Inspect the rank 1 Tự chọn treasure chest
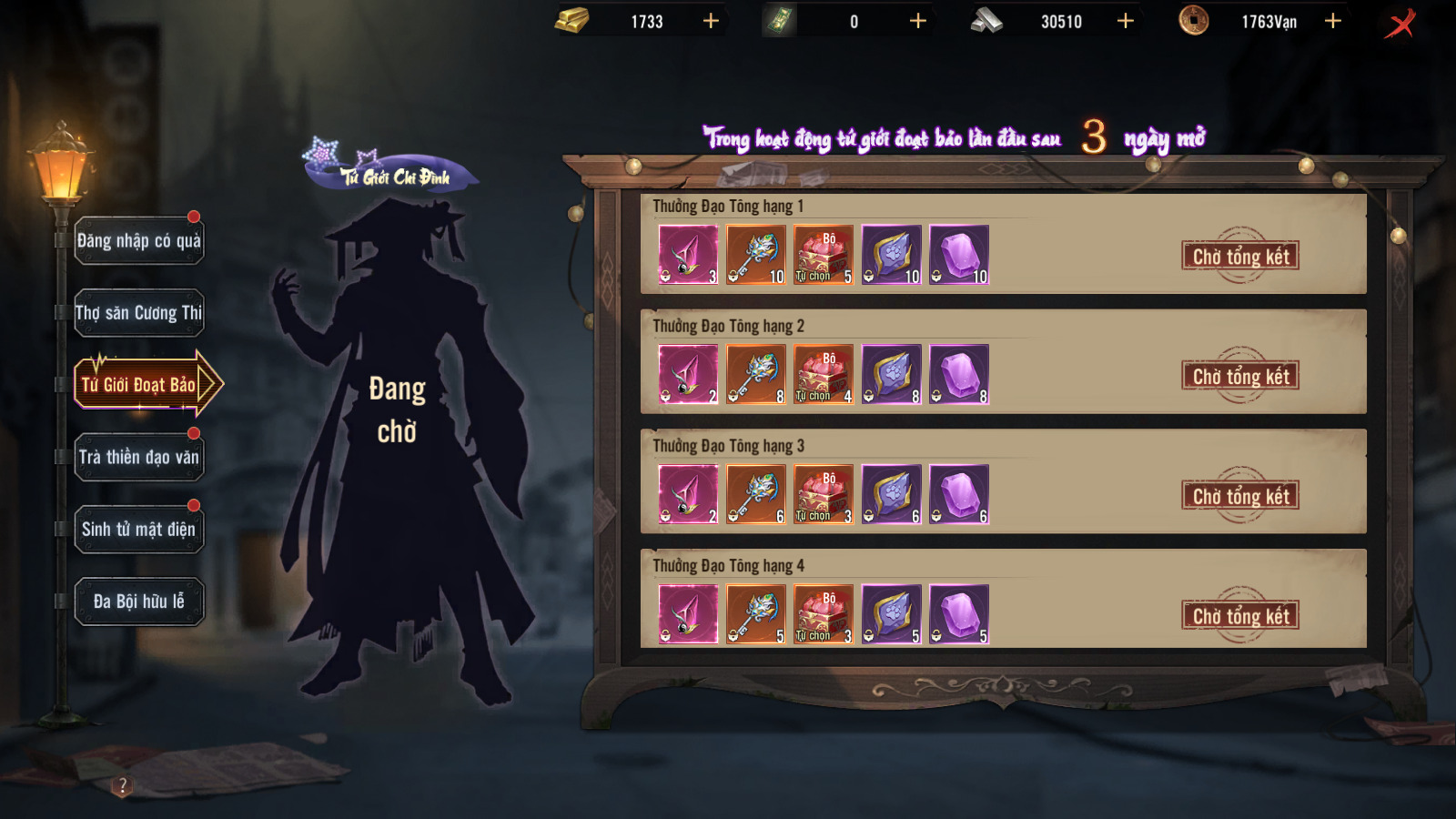The width and height of the screenshot is (1456, 819). point(824,255)
